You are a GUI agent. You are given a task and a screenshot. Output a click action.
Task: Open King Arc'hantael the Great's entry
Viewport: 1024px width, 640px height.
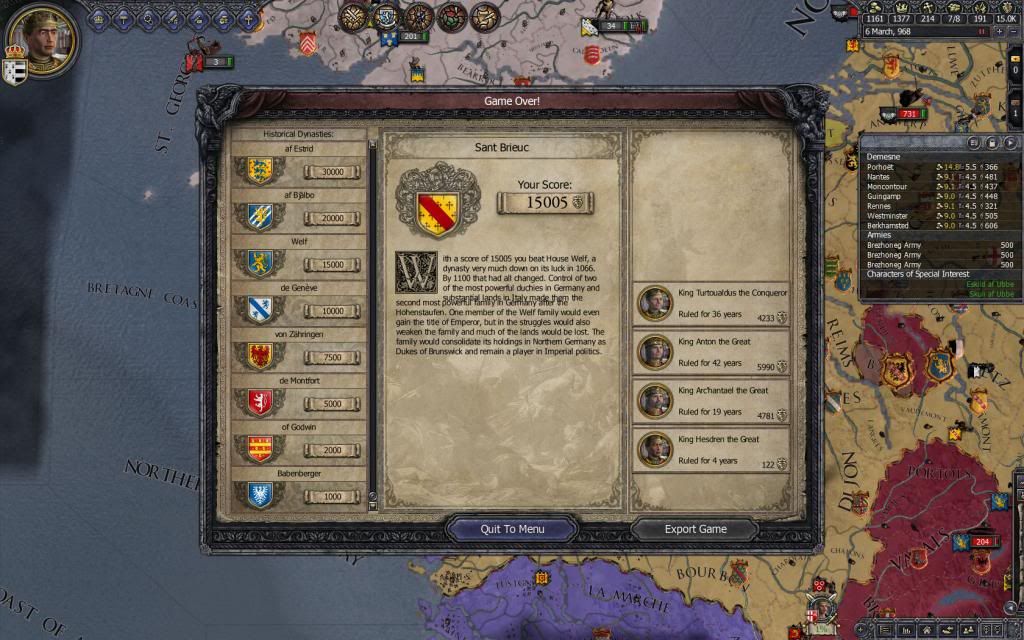711,400
